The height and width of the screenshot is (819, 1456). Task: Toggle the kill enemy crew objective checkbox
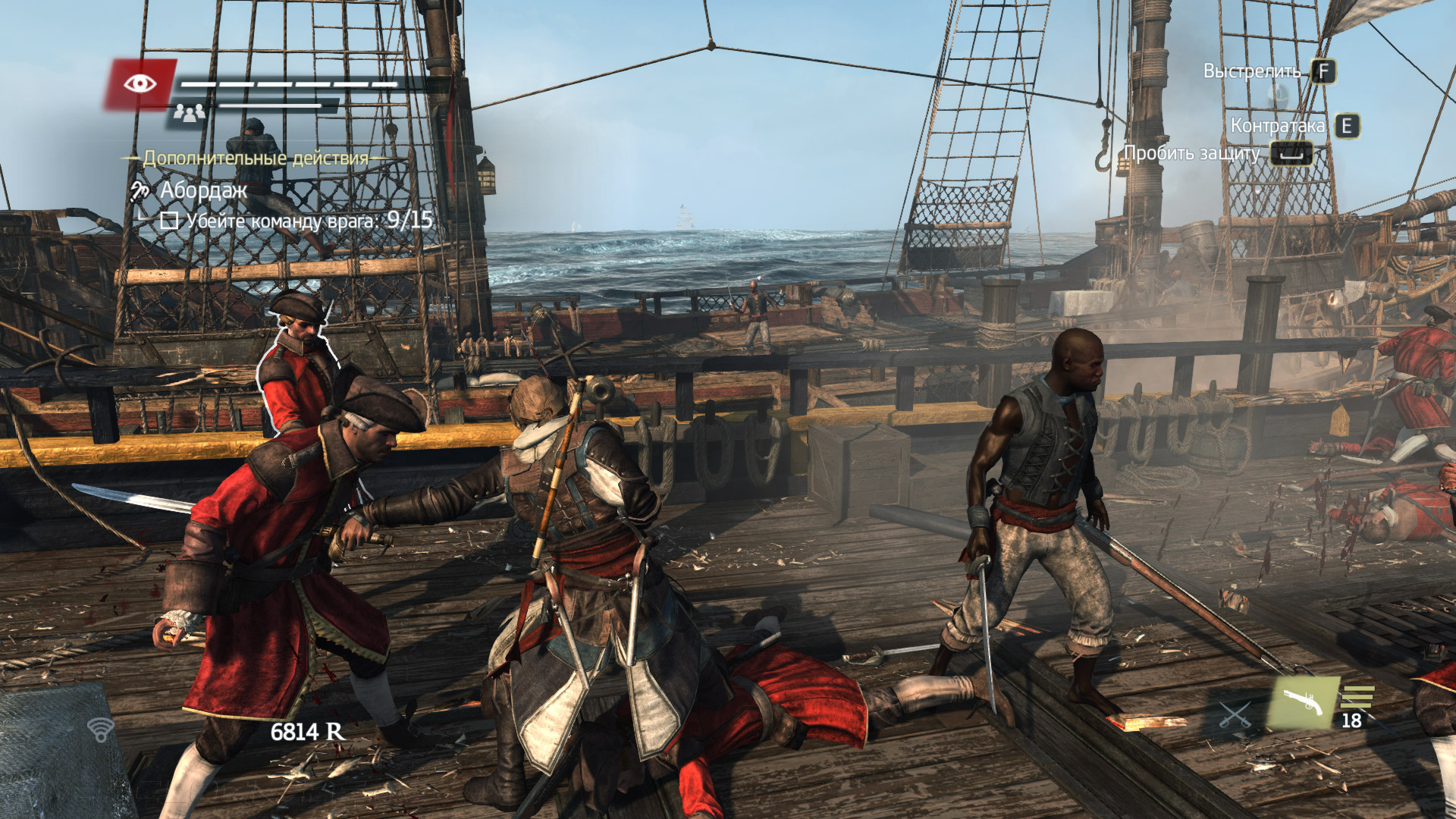click(169, 221)
